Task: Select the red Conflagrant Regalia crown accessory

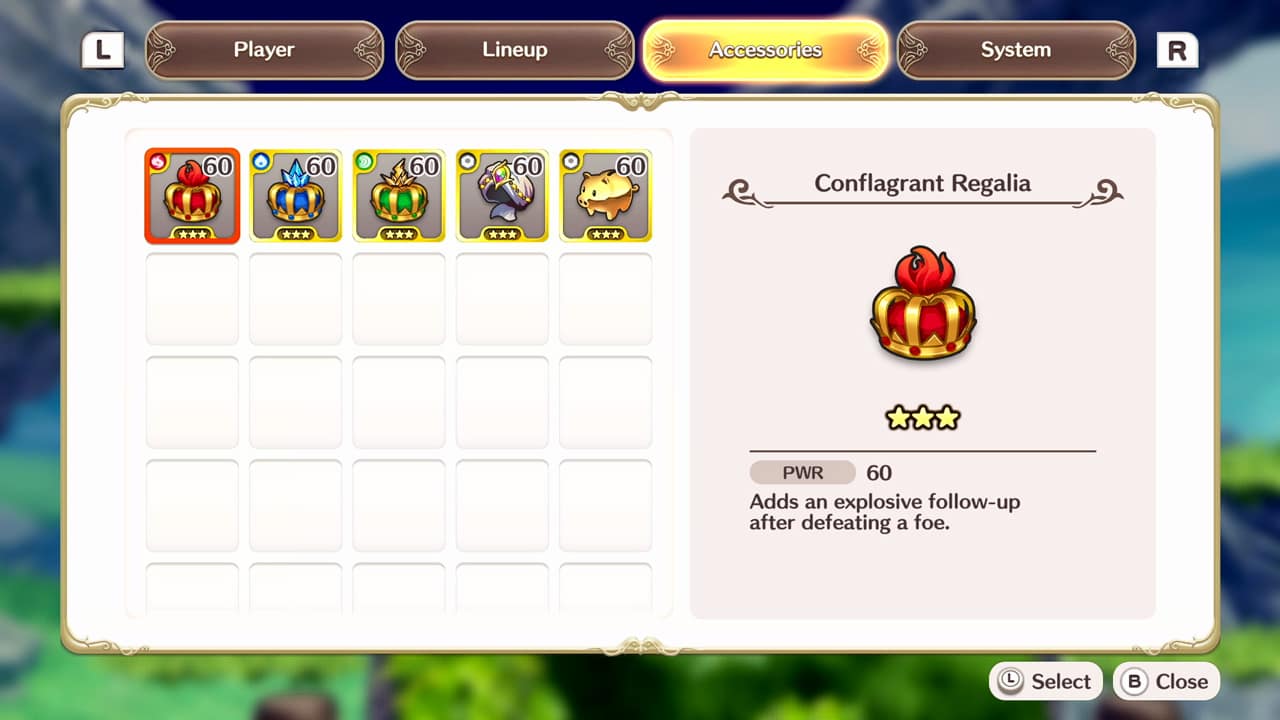Action: [192, 196]
